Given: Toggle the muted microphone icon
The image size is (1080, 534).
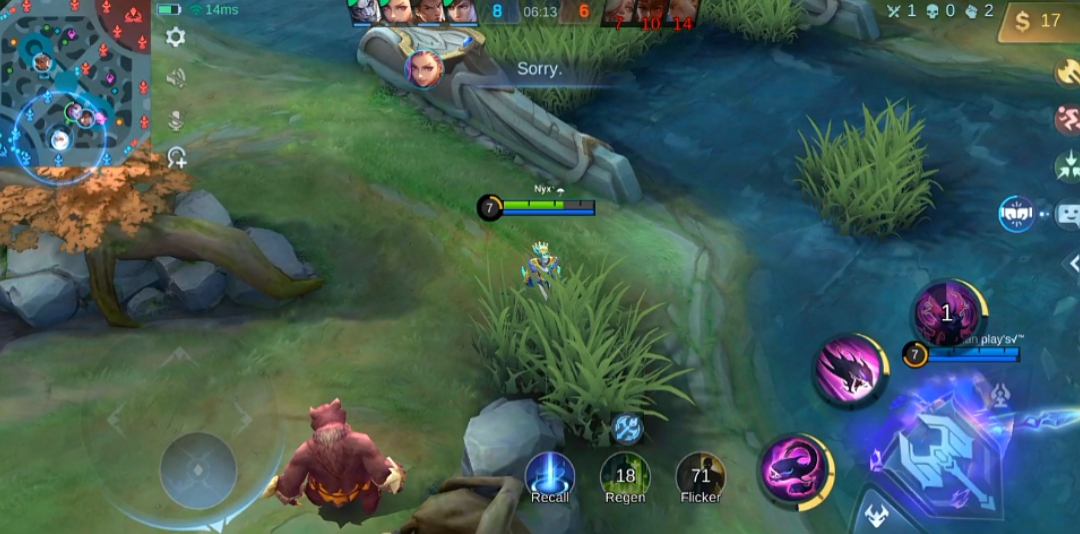Looking at the screenshot, I should click(x=176, y=120).
